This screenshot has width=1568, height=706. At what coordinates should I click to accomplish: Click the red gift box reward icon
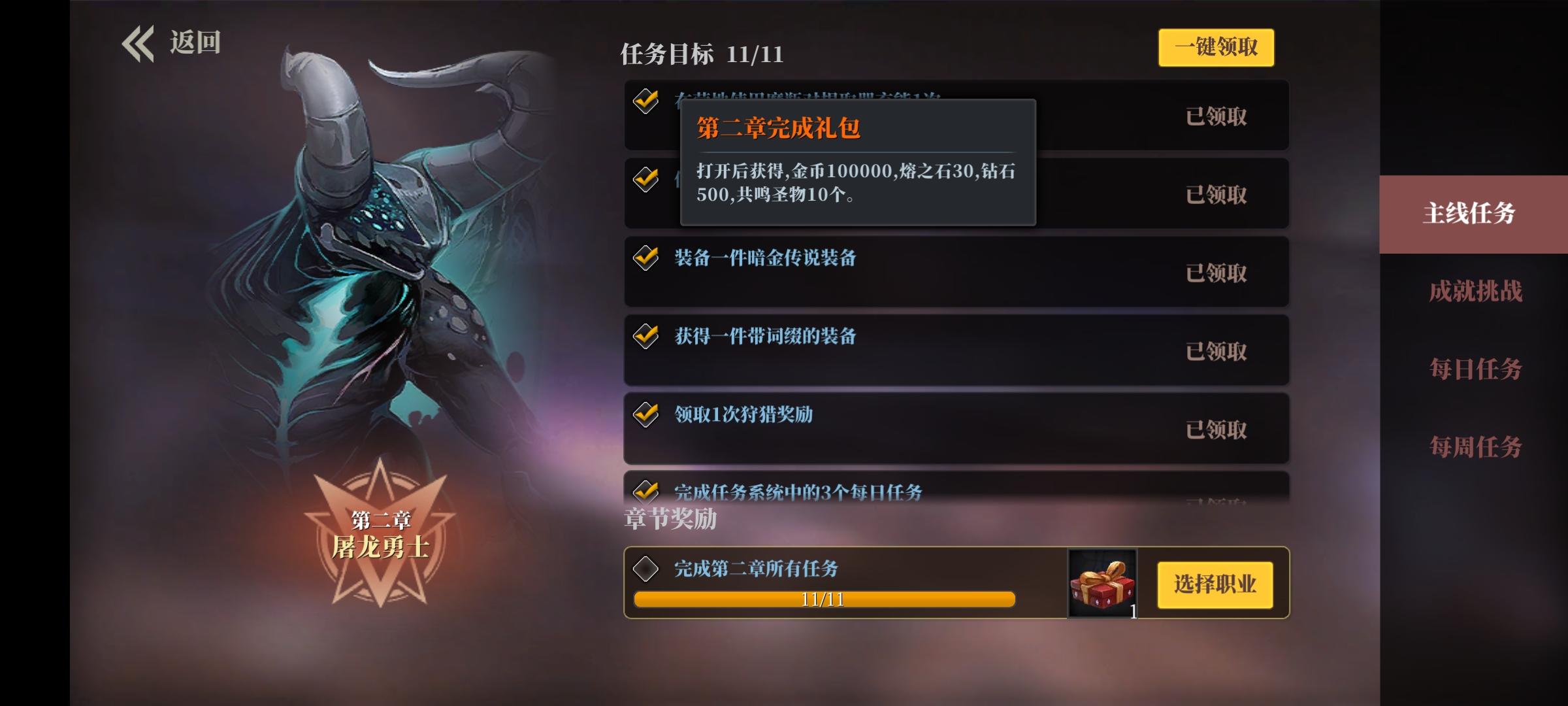tap(1103, 585)
